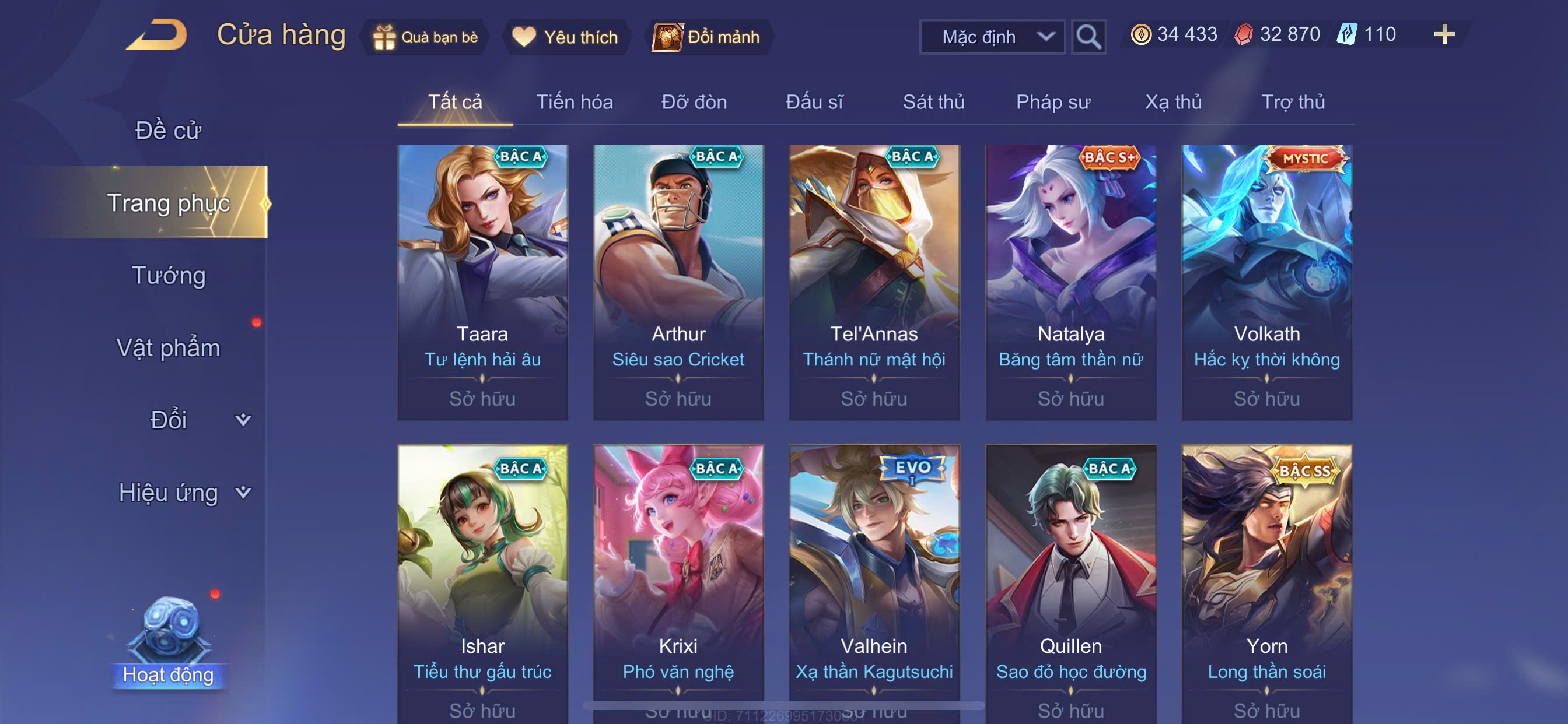1568x724 pixels.
Task: Add currency with the plus button
Action: point(1443,34)
